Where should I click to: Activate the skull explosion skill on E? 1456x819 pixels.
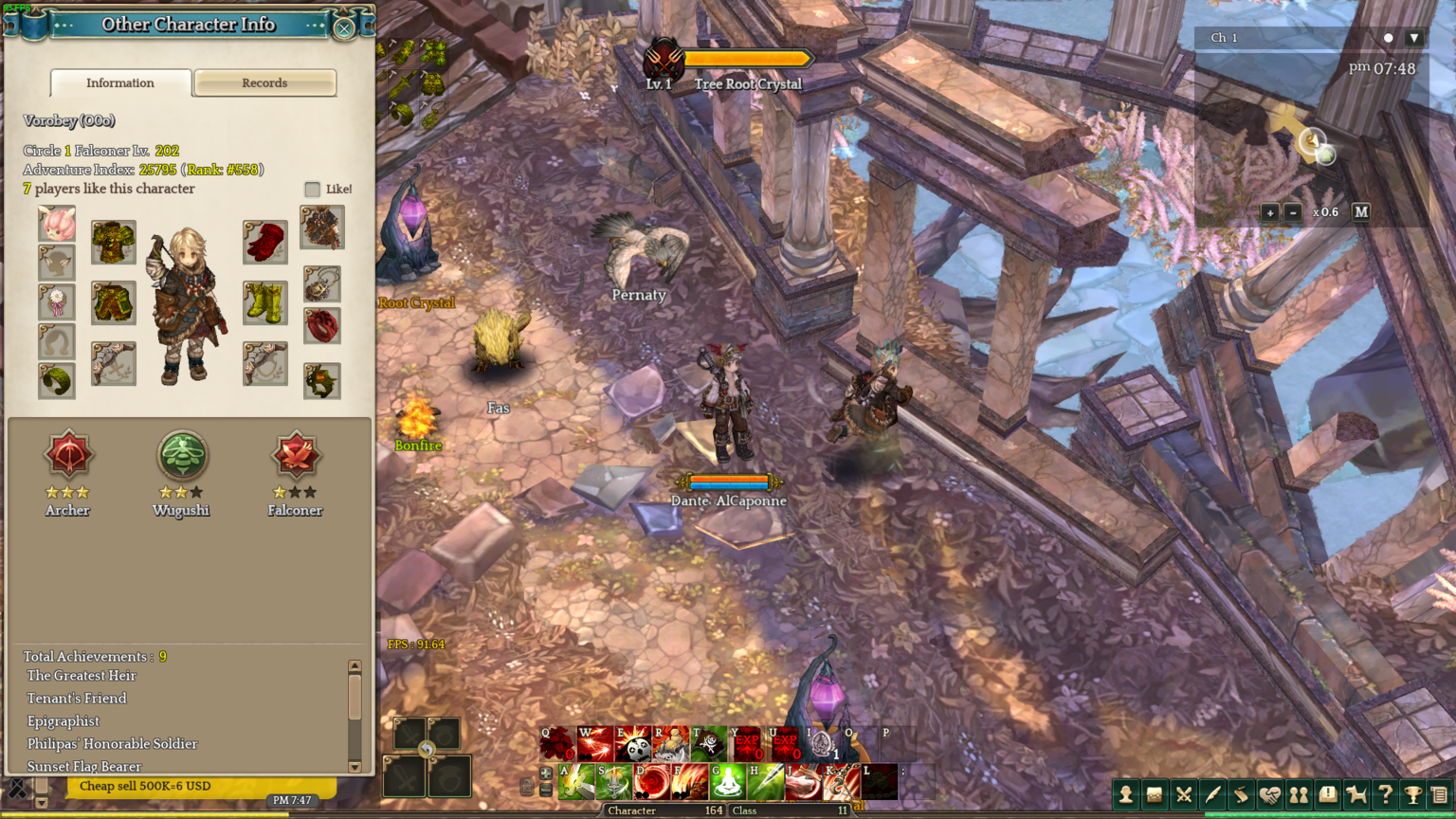633,745
